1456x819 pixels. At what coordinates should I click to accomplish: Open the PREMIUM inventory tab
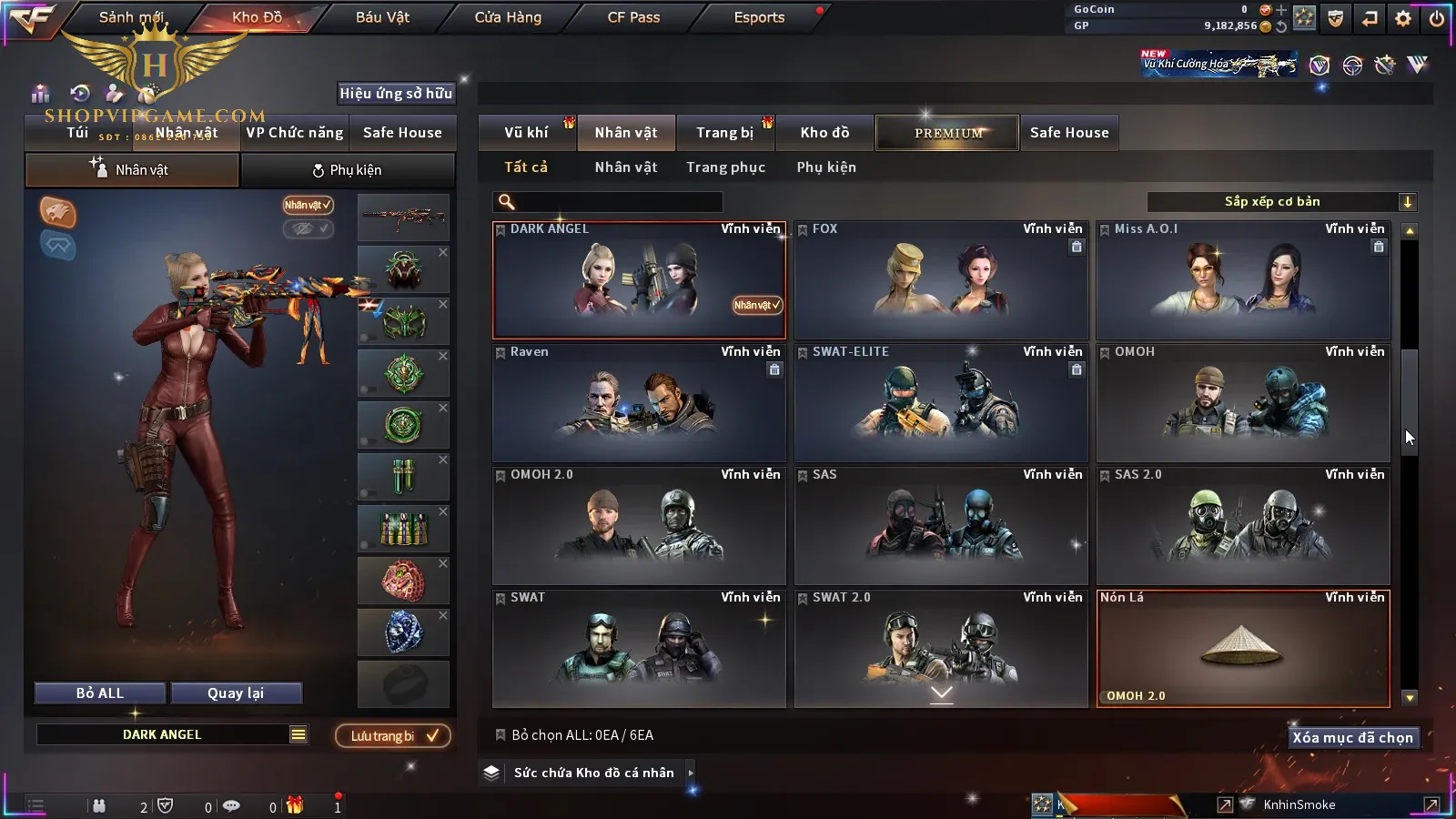pyautogui.click(x=948, y=133)
